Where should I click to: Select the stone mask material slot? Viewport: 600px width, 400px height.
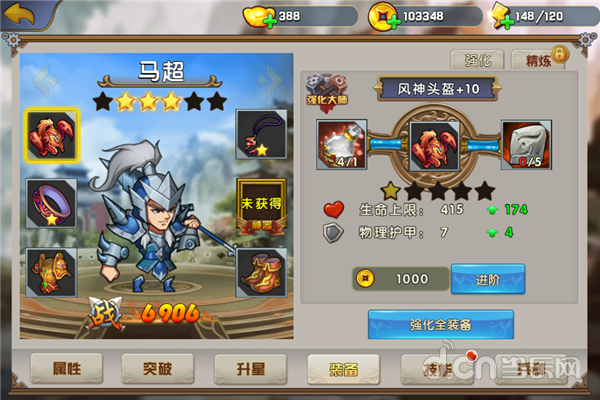click(525, 145)
